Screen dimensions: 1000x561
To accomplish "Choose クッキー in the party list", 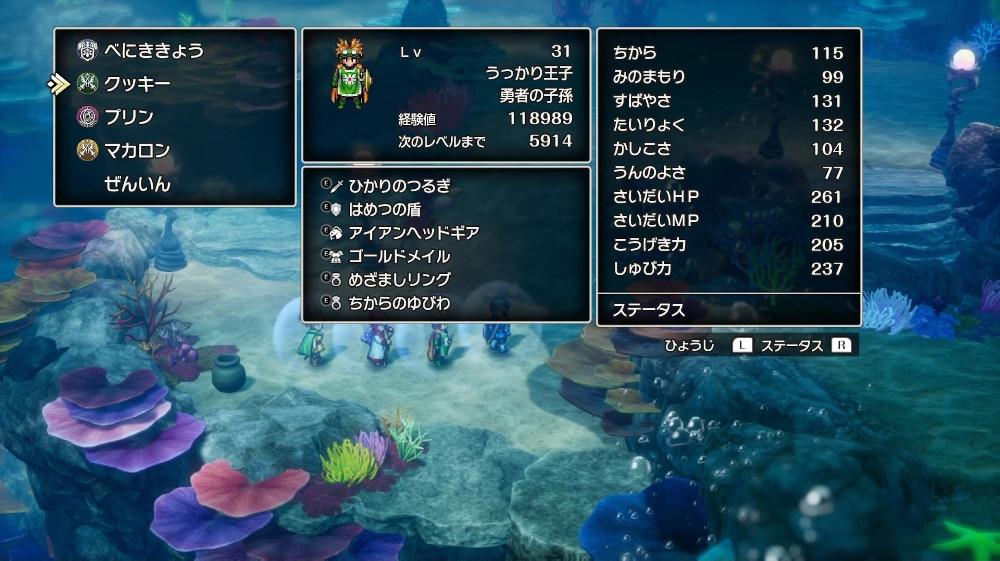I will pyautogui.click(x=137, y=84).
